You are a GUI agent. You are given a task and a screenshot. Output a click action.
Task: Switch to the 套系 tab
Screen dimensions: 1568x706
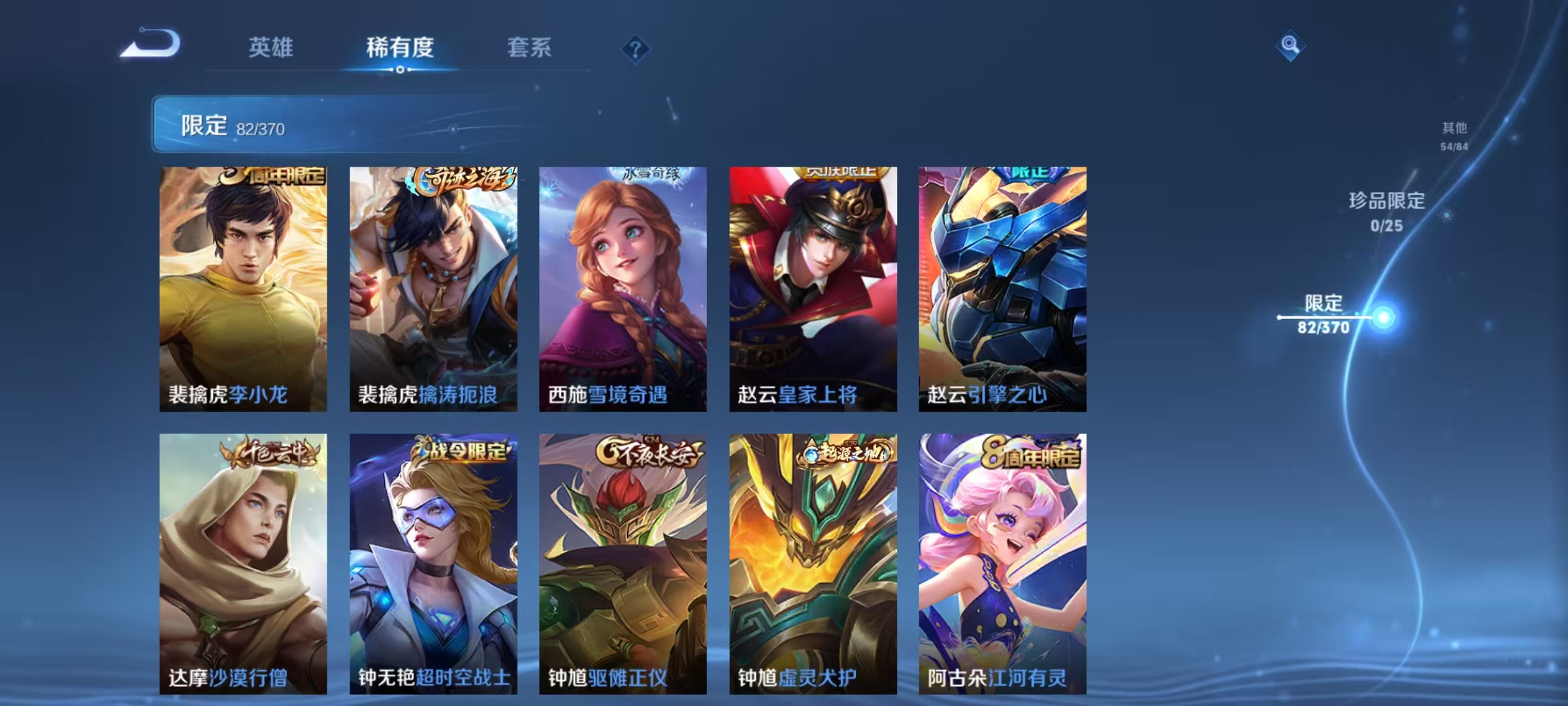point(530,47)
